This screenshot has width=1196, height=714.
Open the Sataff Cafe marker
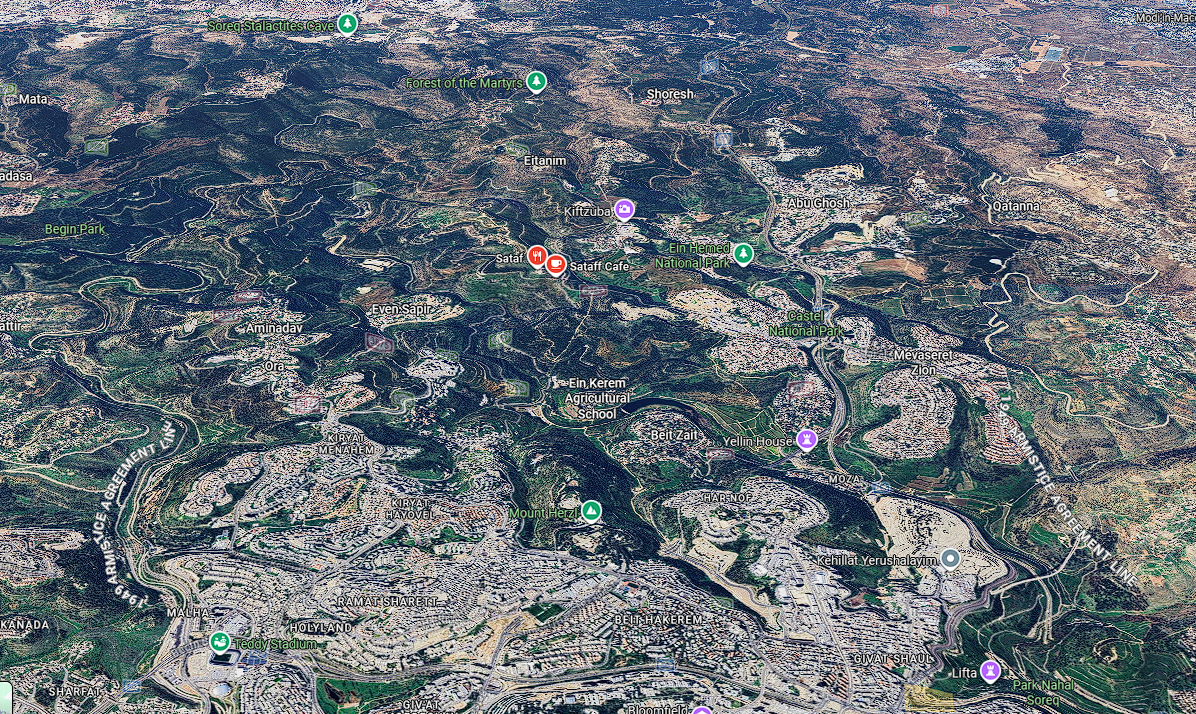tap(556, 265)
